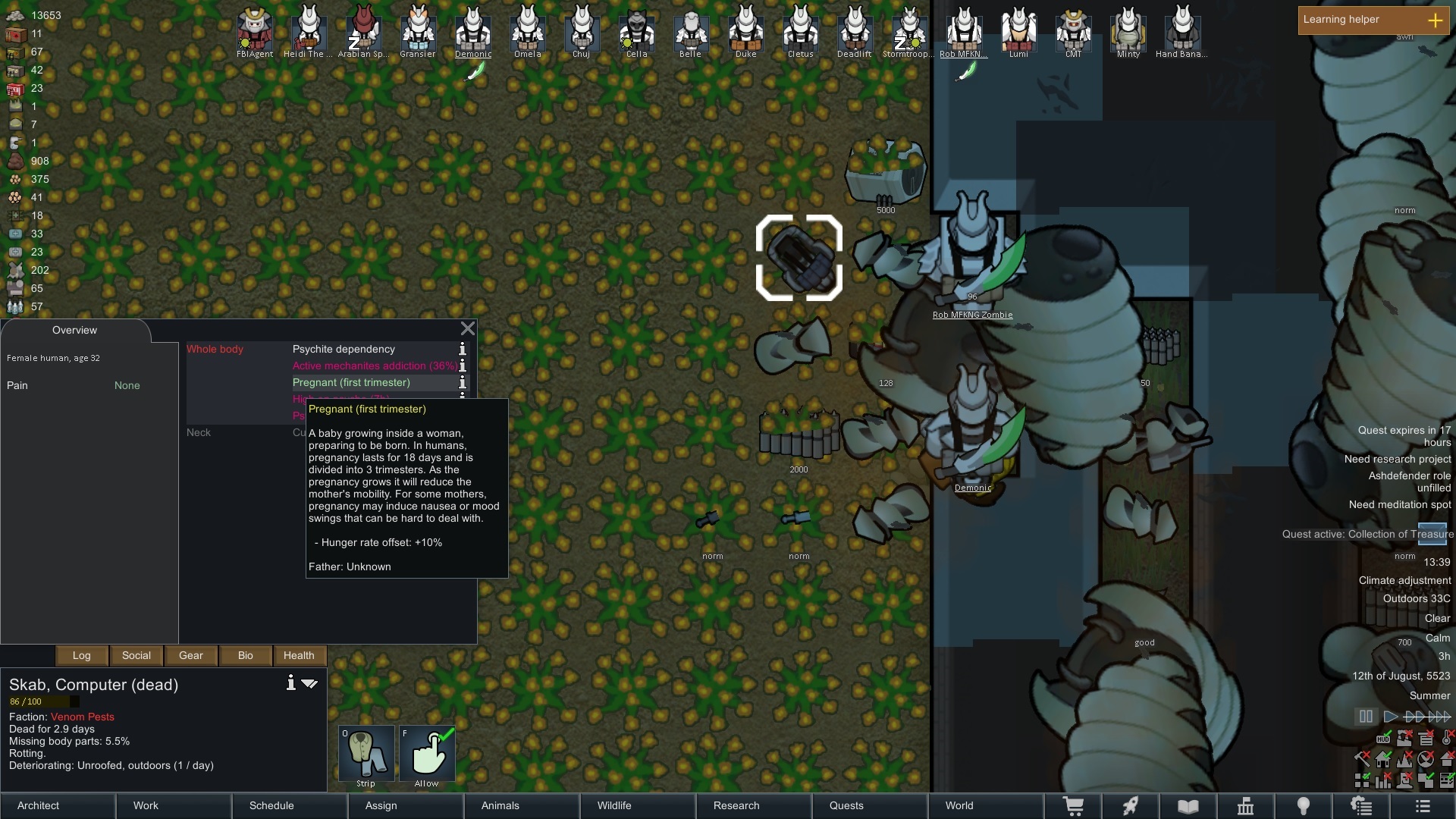
Task: Open the trade caravan cart icon
Action: click(x=1074, y=806)
